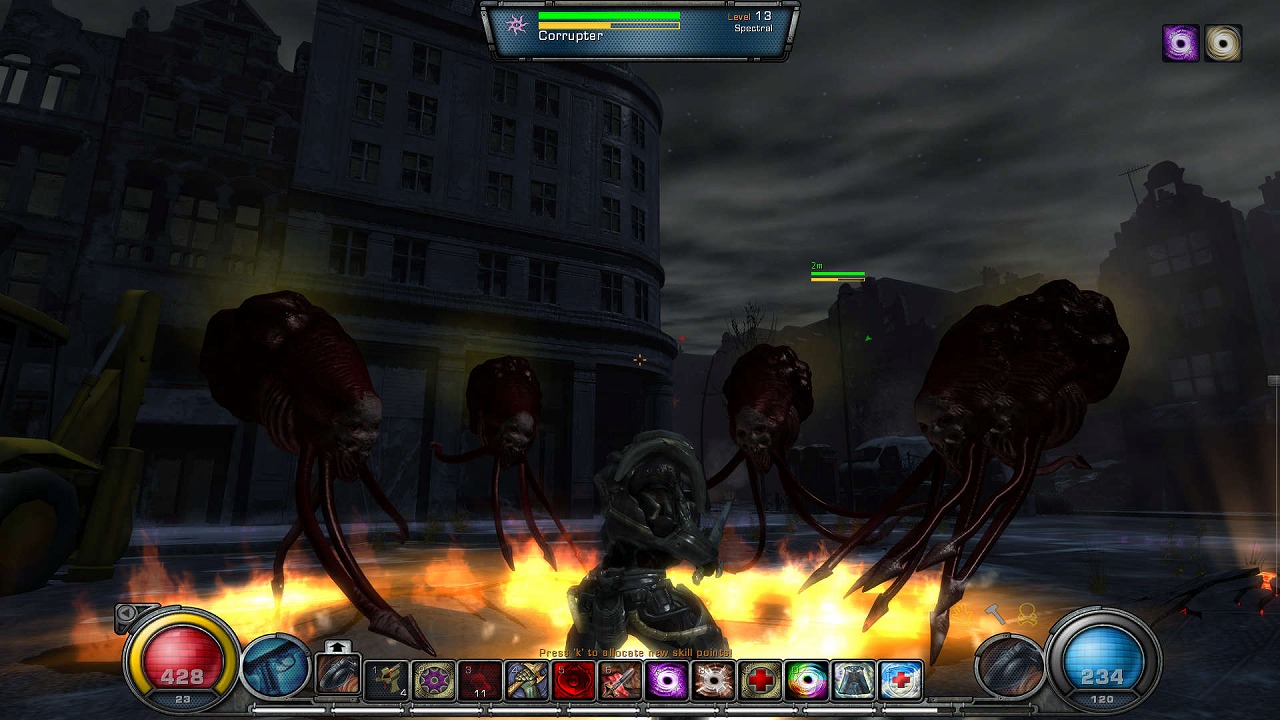This screenshot has width=1280, height=720.
Task: Use the red cross medkit on tan background
Action: click(760, 681)
